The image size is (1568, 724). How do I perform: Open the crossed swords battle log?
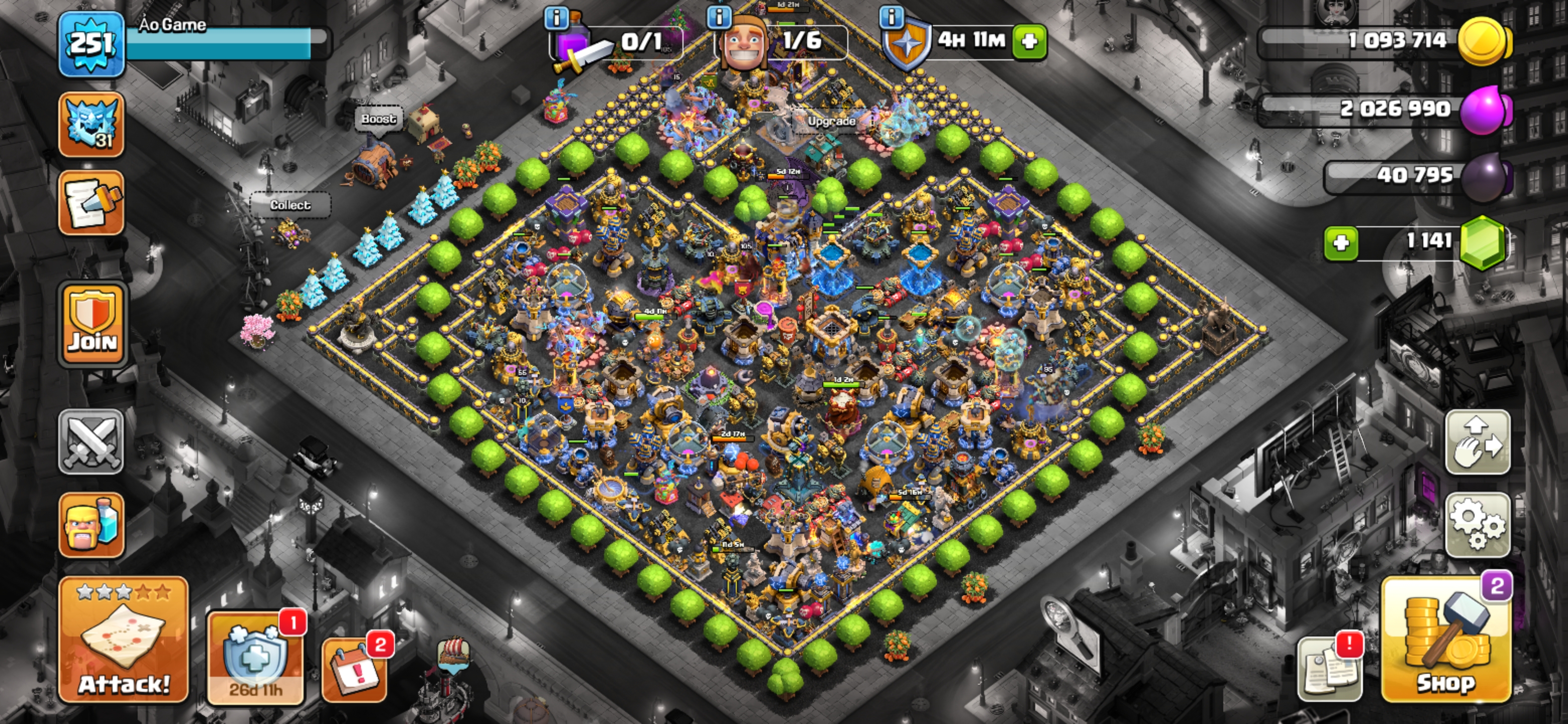click(91, 441)
